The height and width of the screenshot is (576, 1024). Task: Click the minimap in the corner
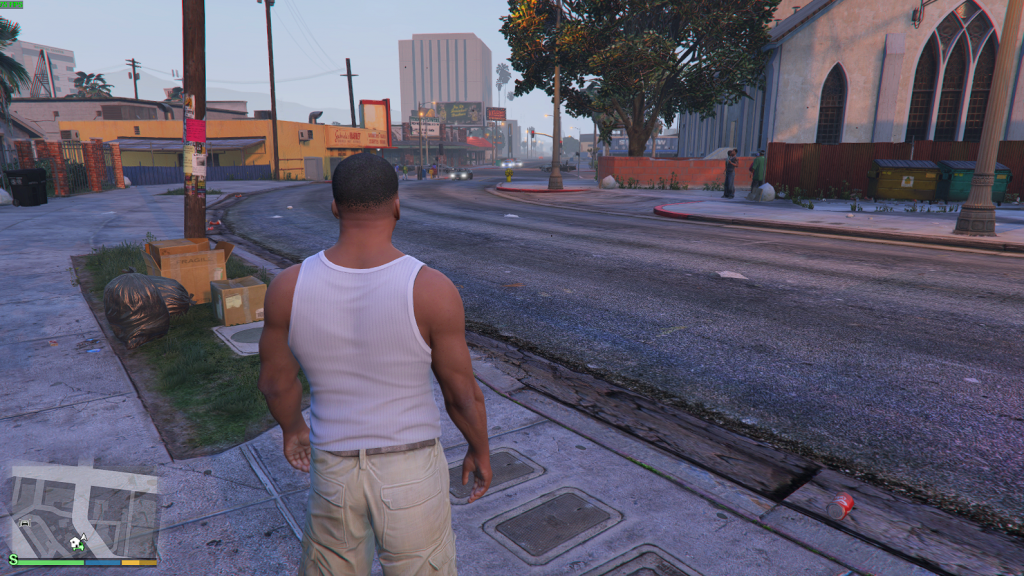coord(84,510)
